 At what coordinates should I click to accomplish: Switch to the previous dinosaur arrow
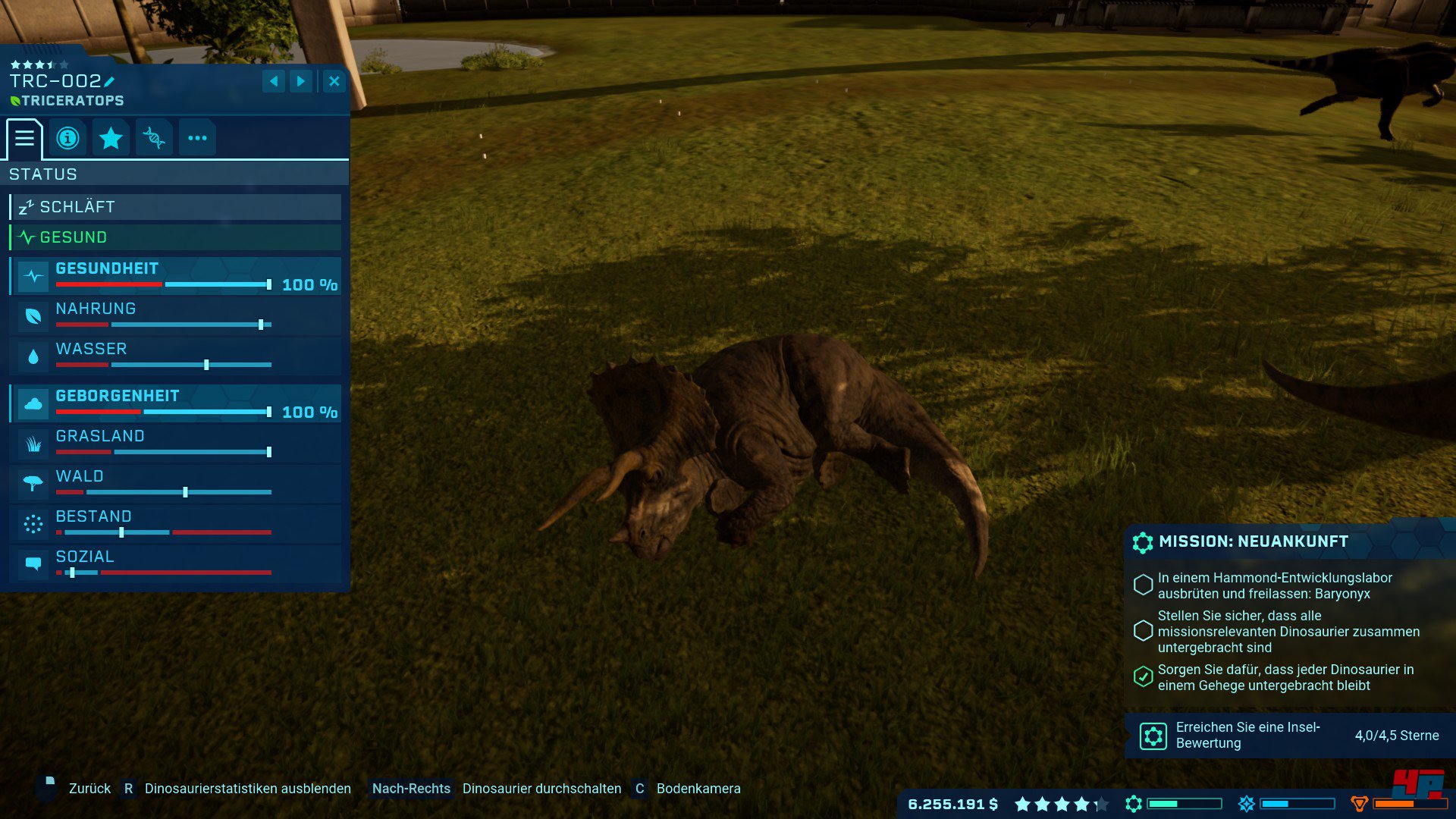click(274, 81)
